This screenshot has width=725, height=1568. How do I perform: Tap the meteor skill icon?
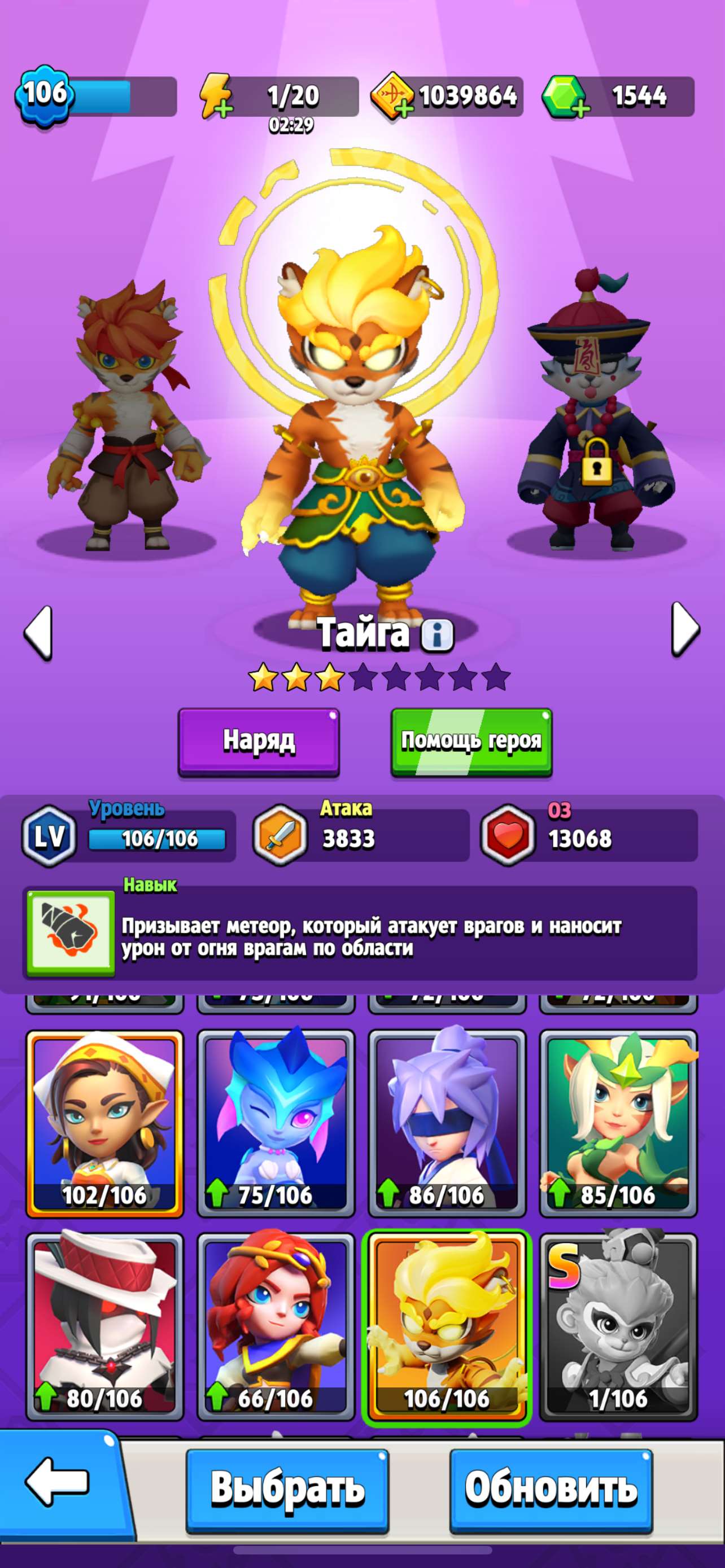coord(70,931)
